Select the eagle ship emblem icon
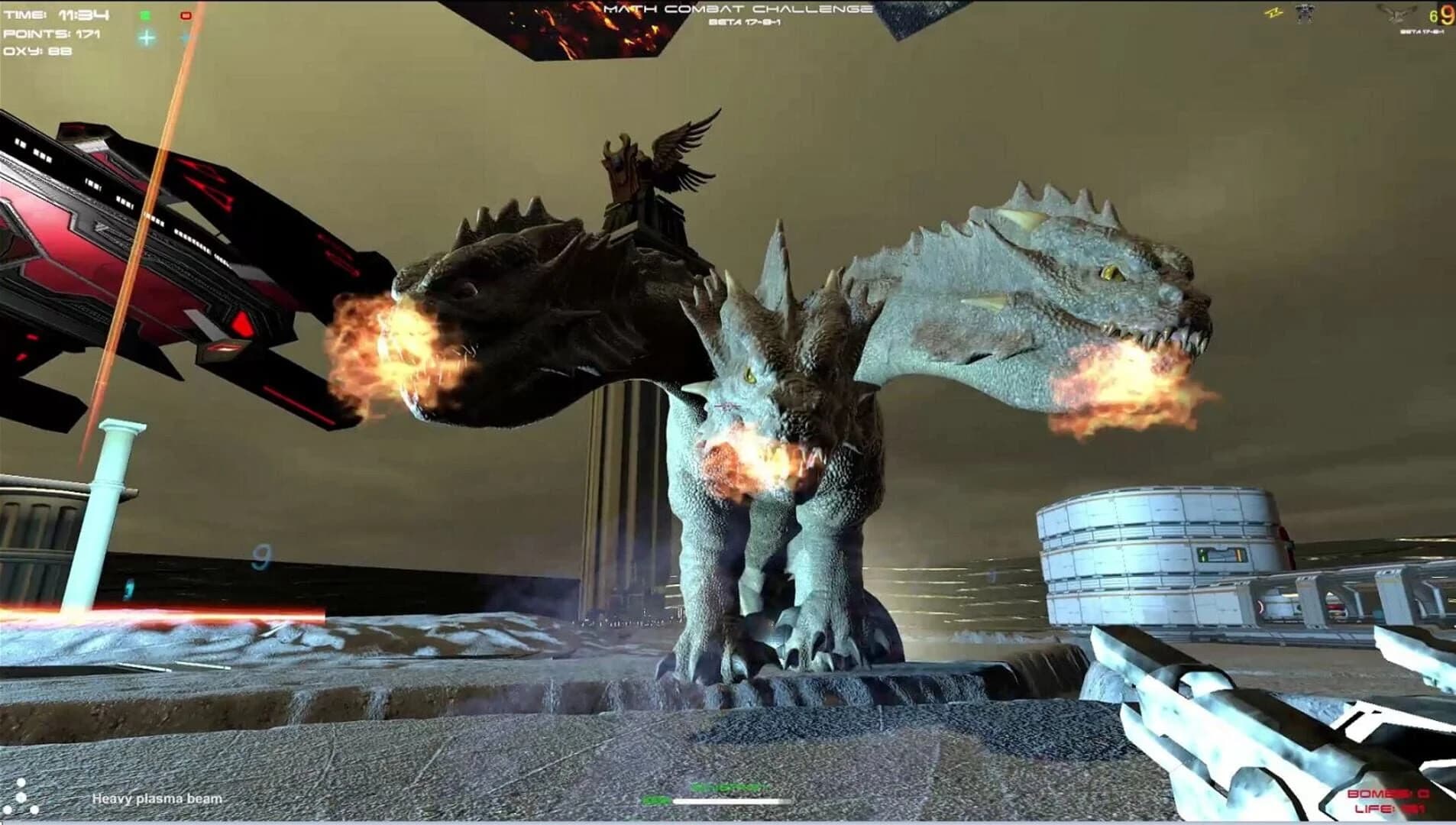The width and height of the screenshot is (1456, 825). [1396, 15]
